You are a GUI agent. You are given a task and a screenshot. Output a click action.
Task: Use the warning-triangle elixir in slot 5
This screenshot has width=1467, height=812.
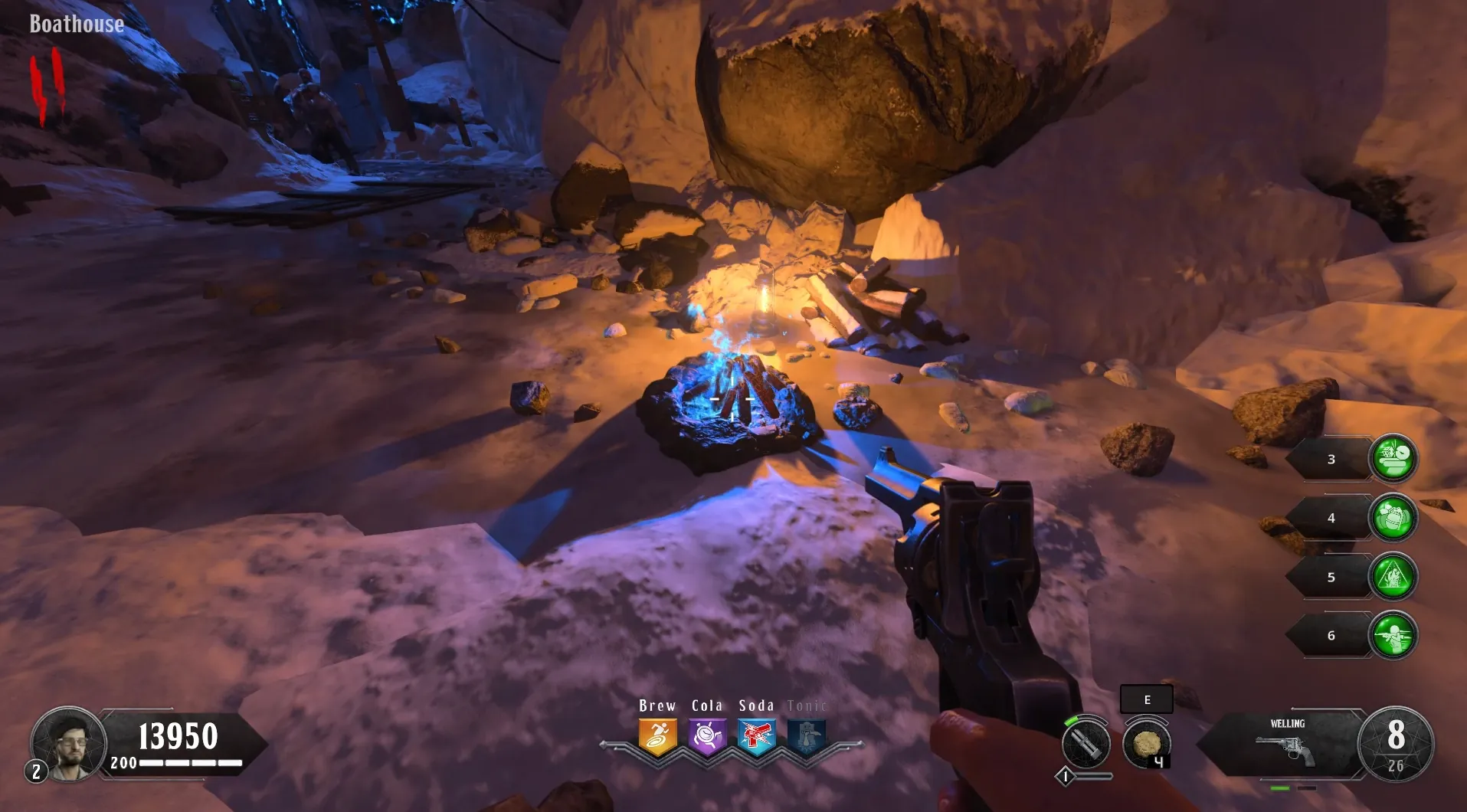point(1393,576)
